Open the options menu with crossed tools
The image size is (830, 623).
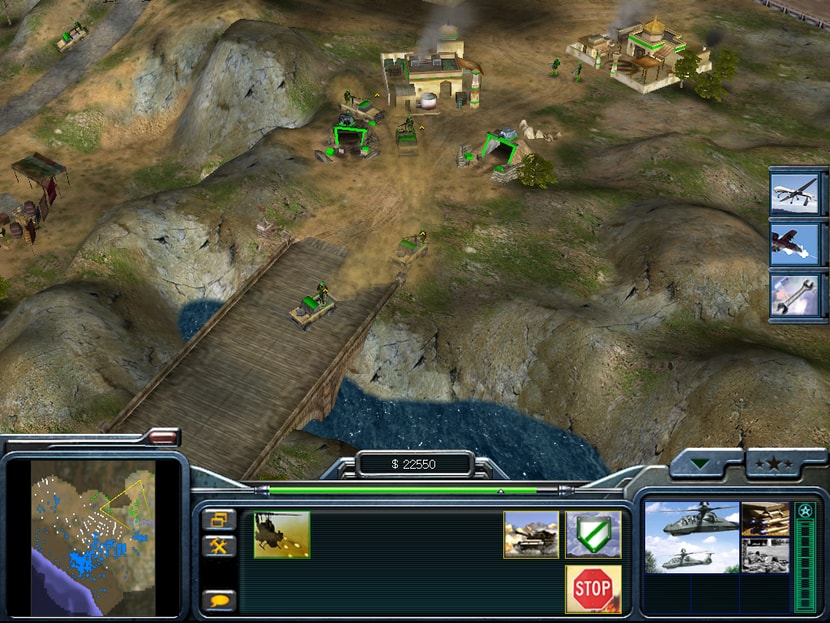[219, 545]
